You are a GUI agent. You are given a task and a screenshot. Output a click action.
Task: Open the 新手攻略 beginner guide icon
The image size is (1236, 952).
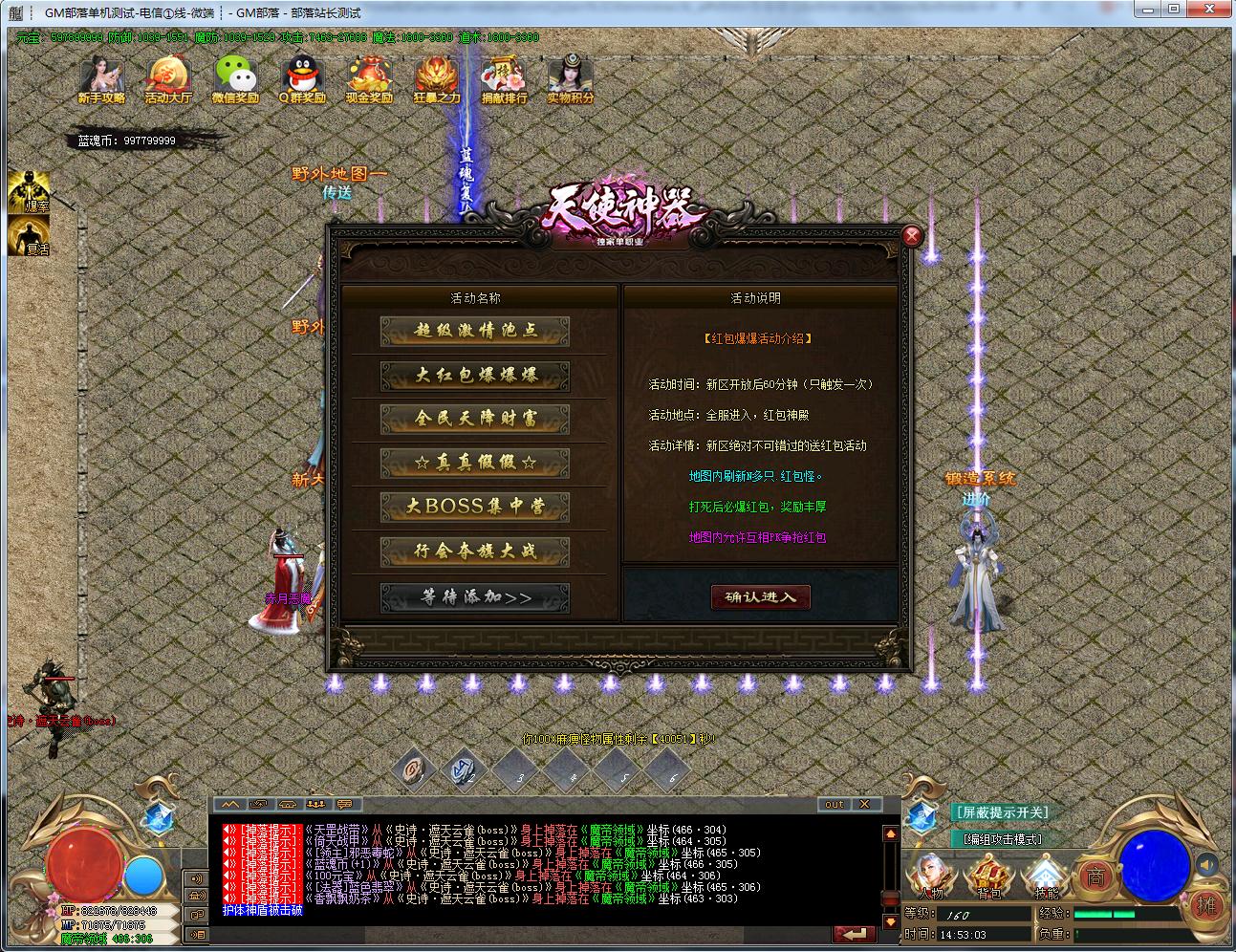[101, 79]
